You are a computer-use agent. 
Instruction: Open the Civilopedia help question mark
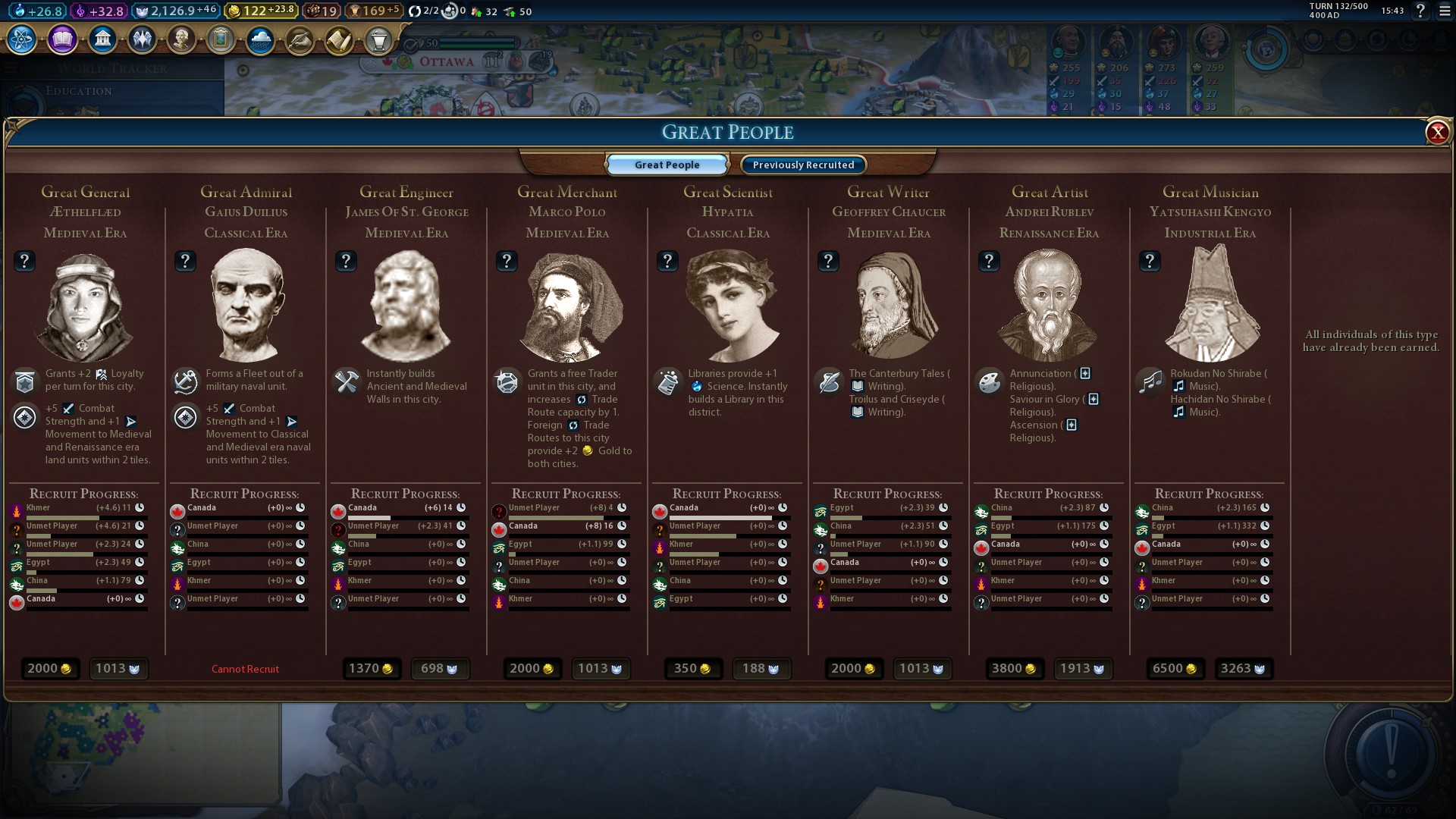click(x=1420, y=11)
